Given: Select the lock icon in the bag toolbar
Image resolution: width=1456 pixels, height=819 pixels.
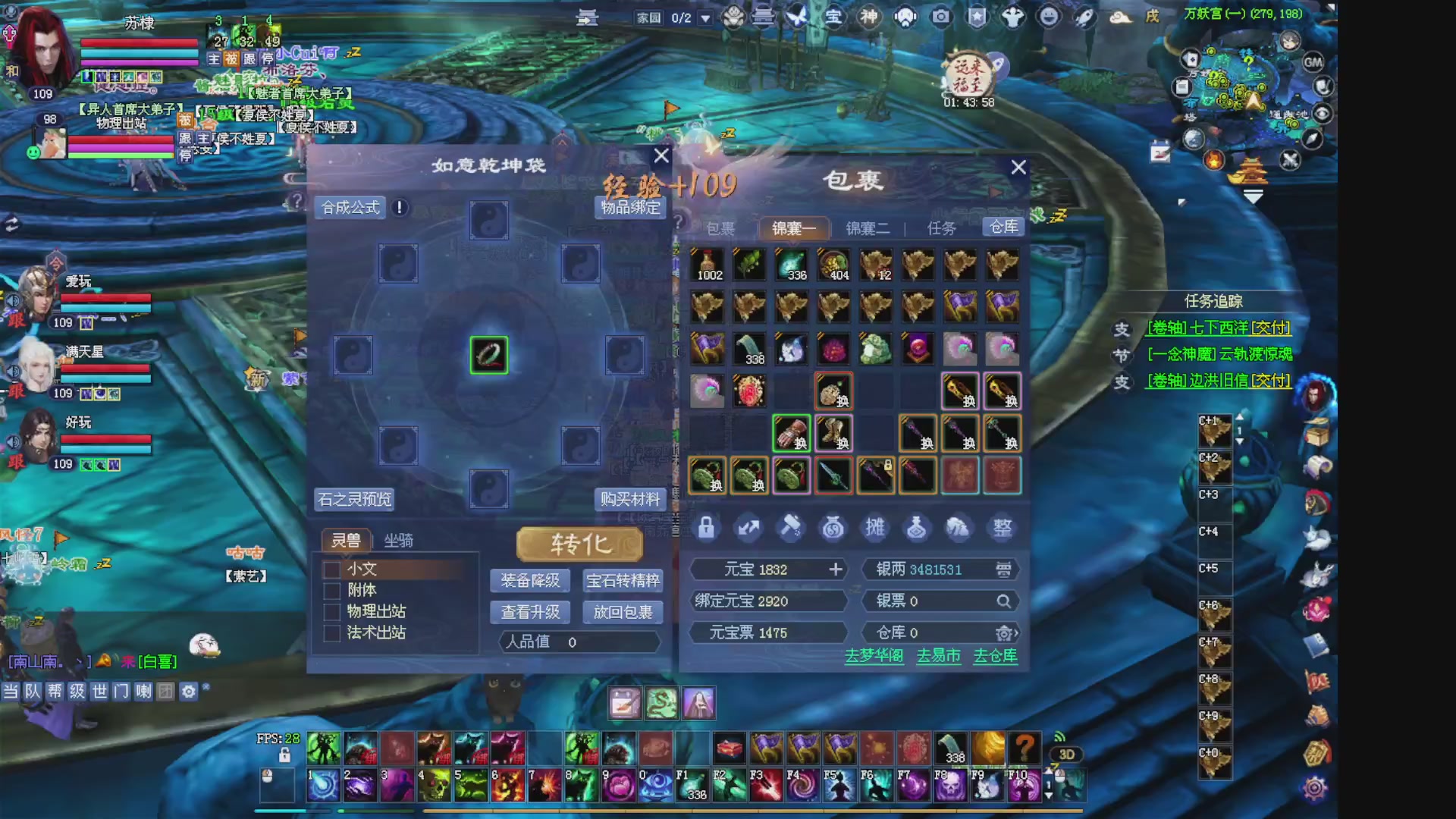Looking at the screenshot, I should (707, 529).
